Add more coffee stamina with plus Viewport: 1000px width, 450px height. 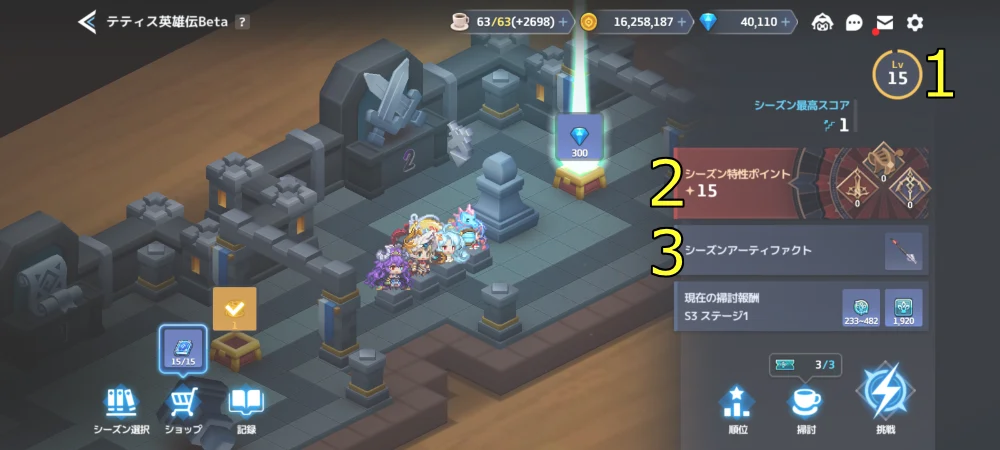click(x=562, y=22)
